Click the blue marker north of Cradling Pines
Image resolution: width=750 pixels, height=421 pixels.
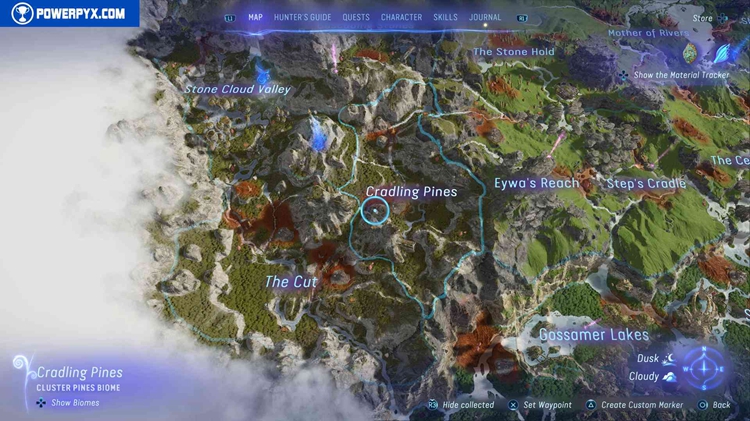pos(319,133)
